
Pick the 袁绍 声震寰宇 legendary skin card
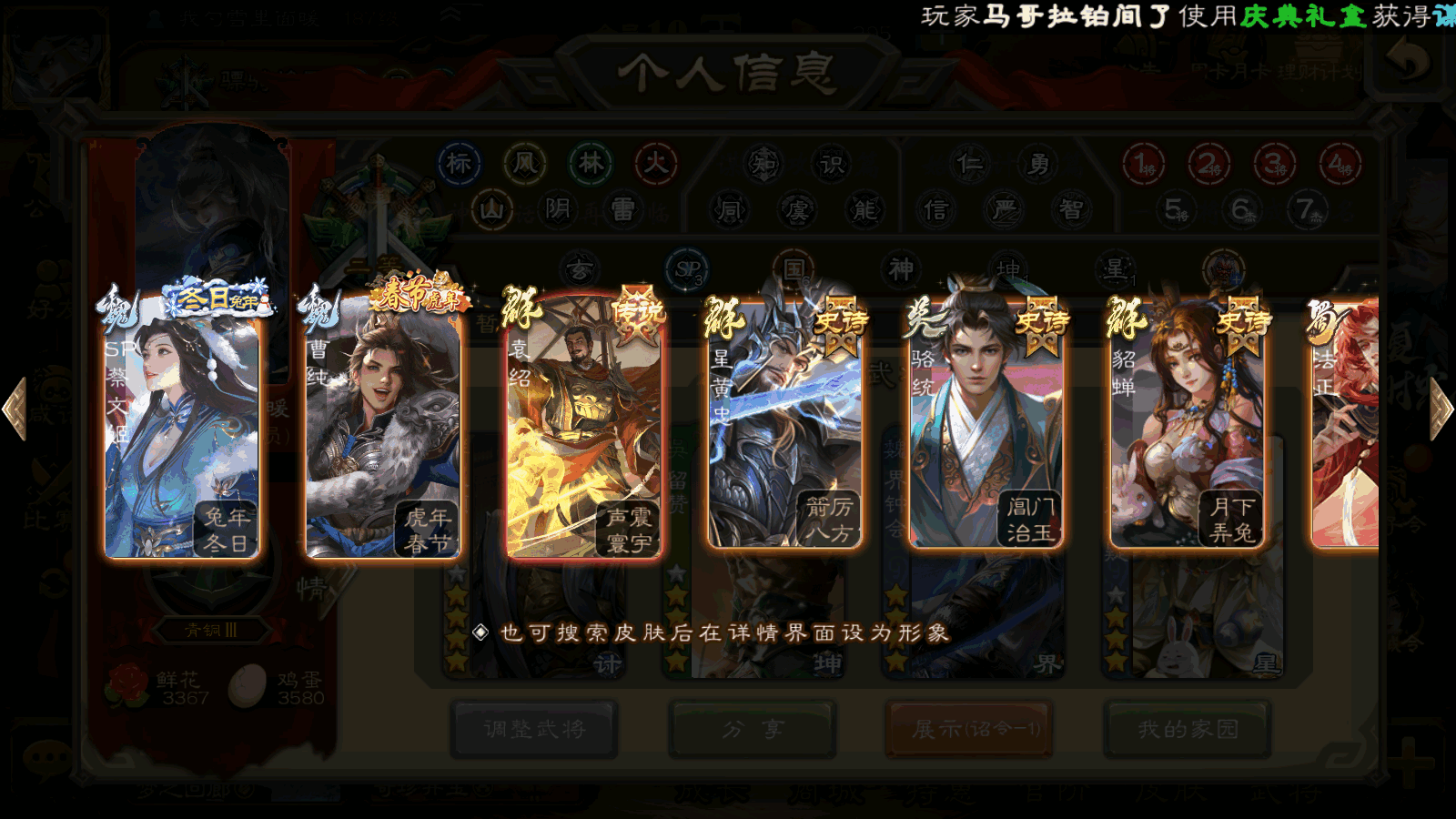pos(583,428)
